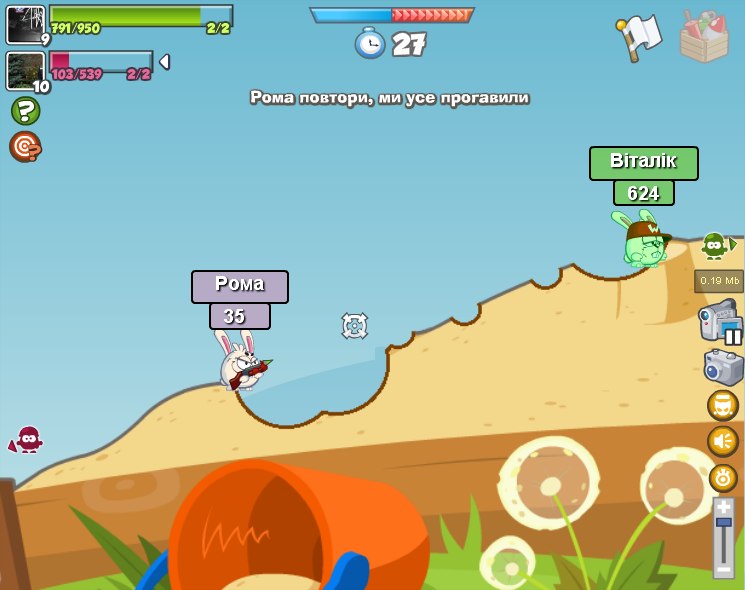Toggle the sound speaker button
This screenshot has height=590, width=745.
(x=723, y=441)
